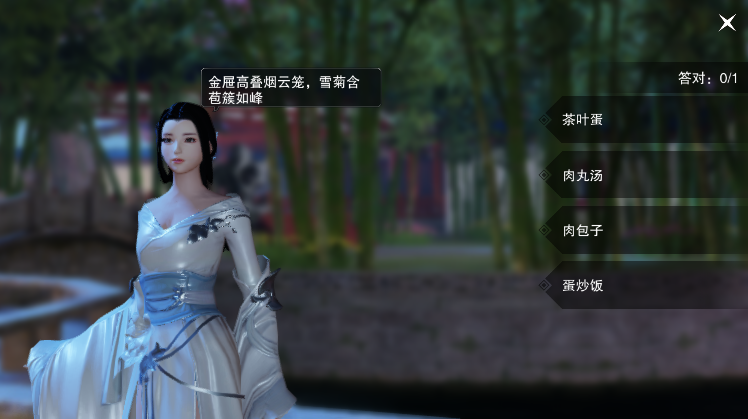Pick 肉包子 as the answer
This screenshot has width=748, height=419.
640,231
